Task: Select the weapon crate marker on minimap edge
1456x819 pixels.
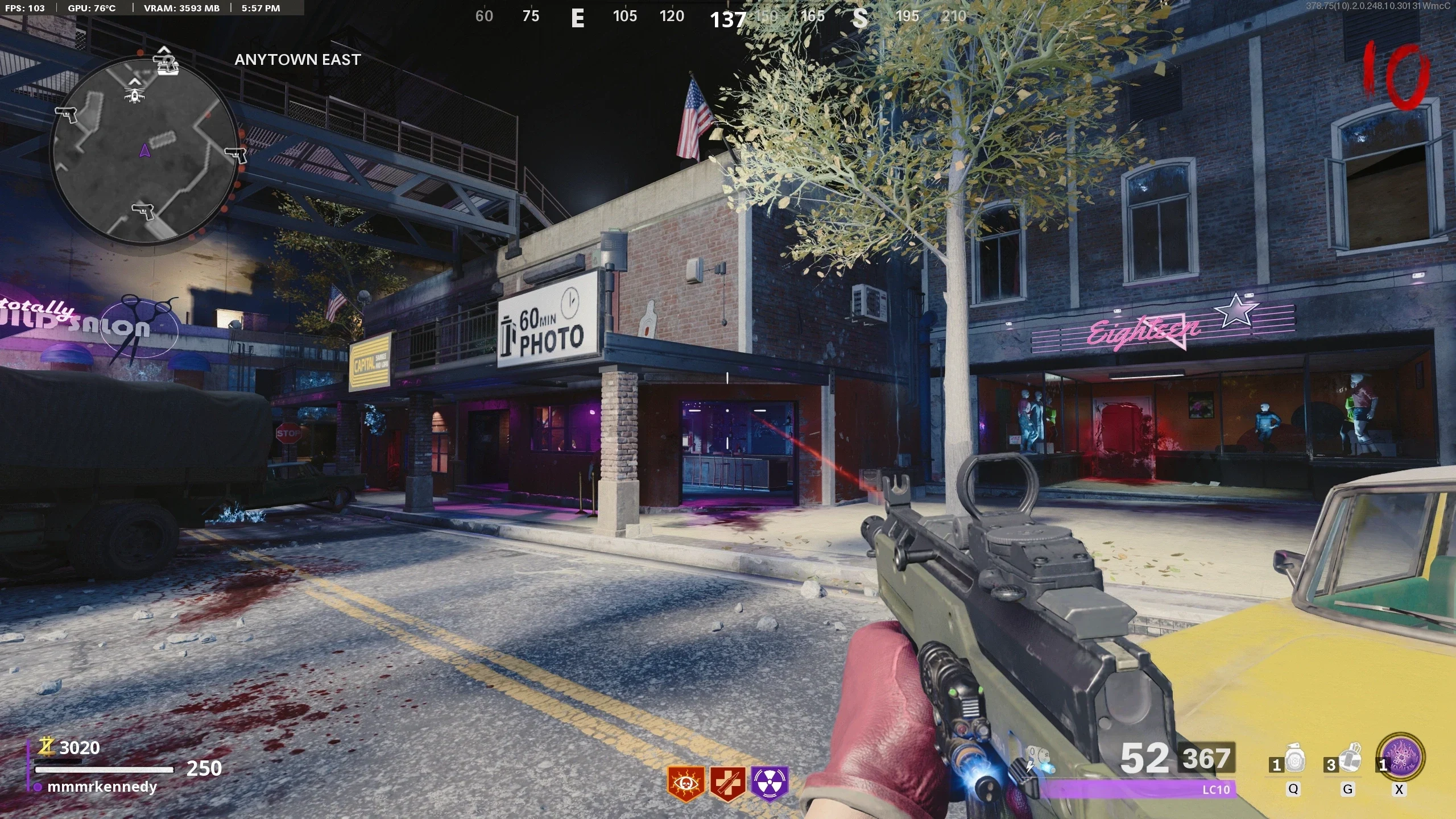Action: point(166,62)
